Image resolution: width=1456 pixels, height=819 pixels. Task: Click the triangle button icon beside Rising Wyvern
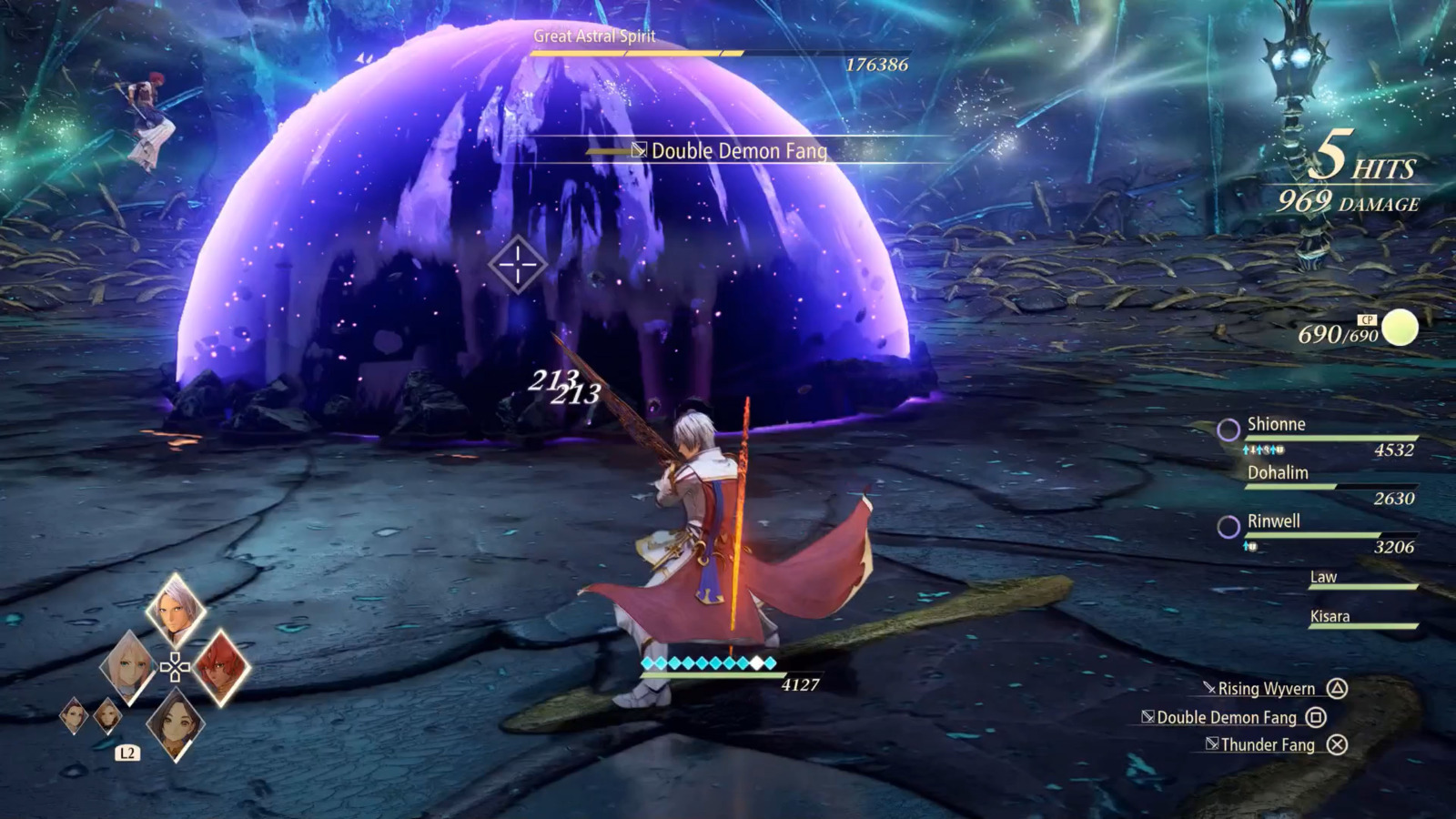tap(1337, 689)
